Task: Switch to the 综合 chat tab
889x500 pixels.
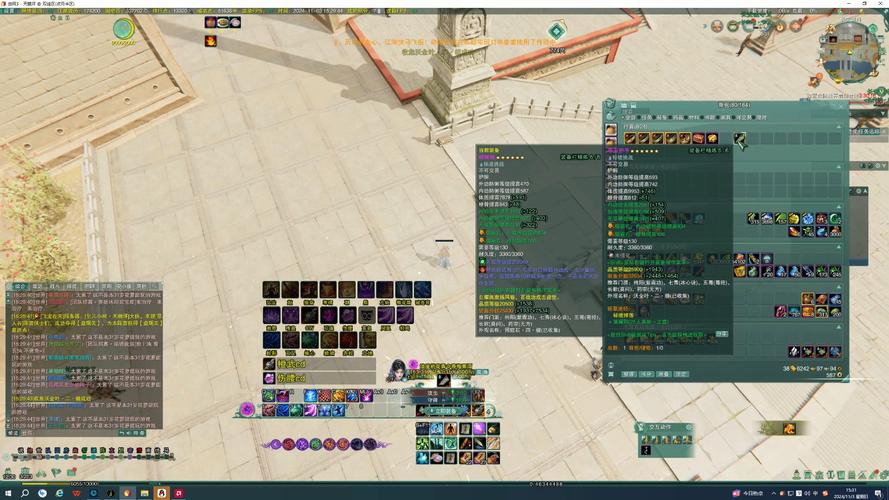Action: 20,286
